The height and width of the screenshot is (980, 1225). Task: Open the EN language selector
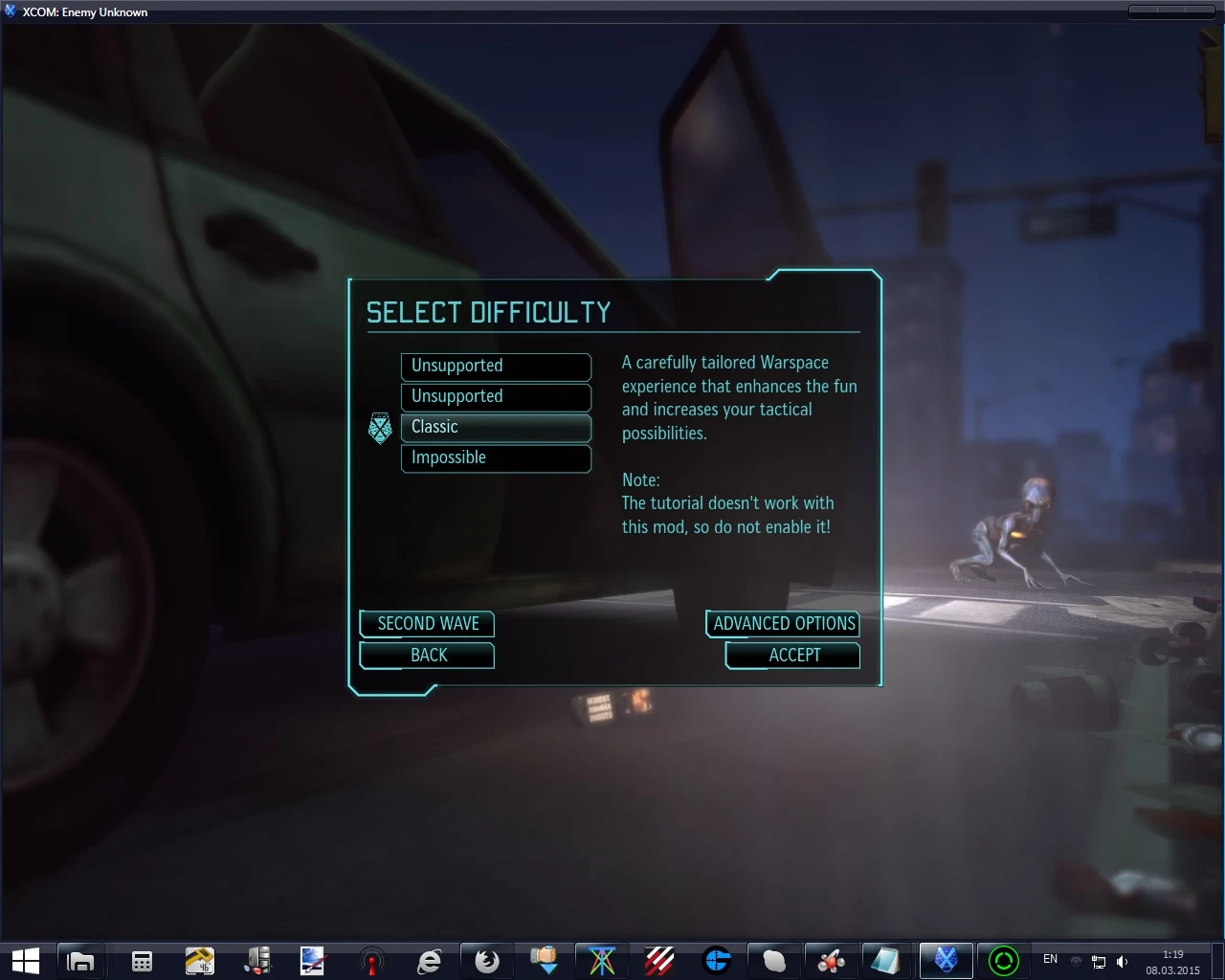click(1050, 959)
